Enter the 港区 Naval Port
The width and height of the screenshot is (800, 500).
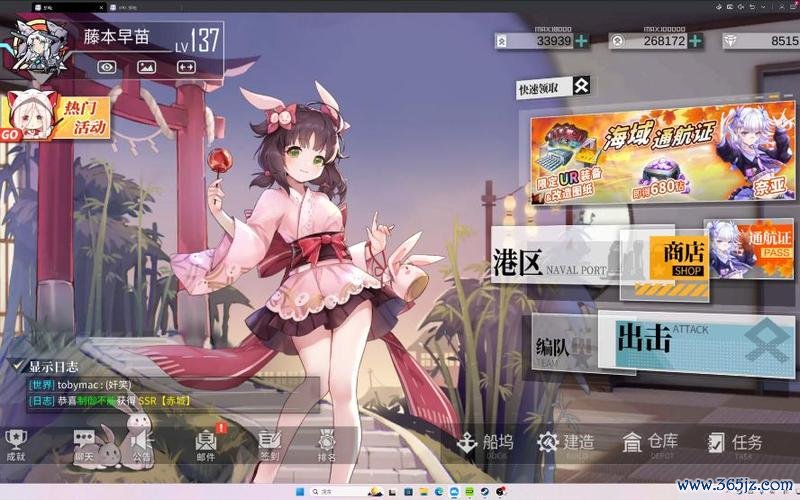550,262
